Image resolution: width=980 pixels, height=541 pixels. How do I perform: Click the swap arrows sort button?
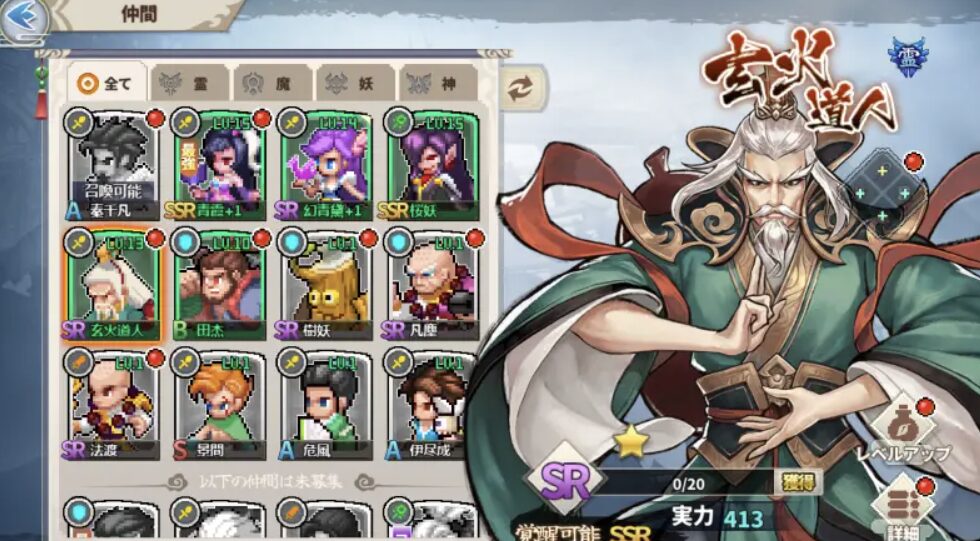coord(519,88)
